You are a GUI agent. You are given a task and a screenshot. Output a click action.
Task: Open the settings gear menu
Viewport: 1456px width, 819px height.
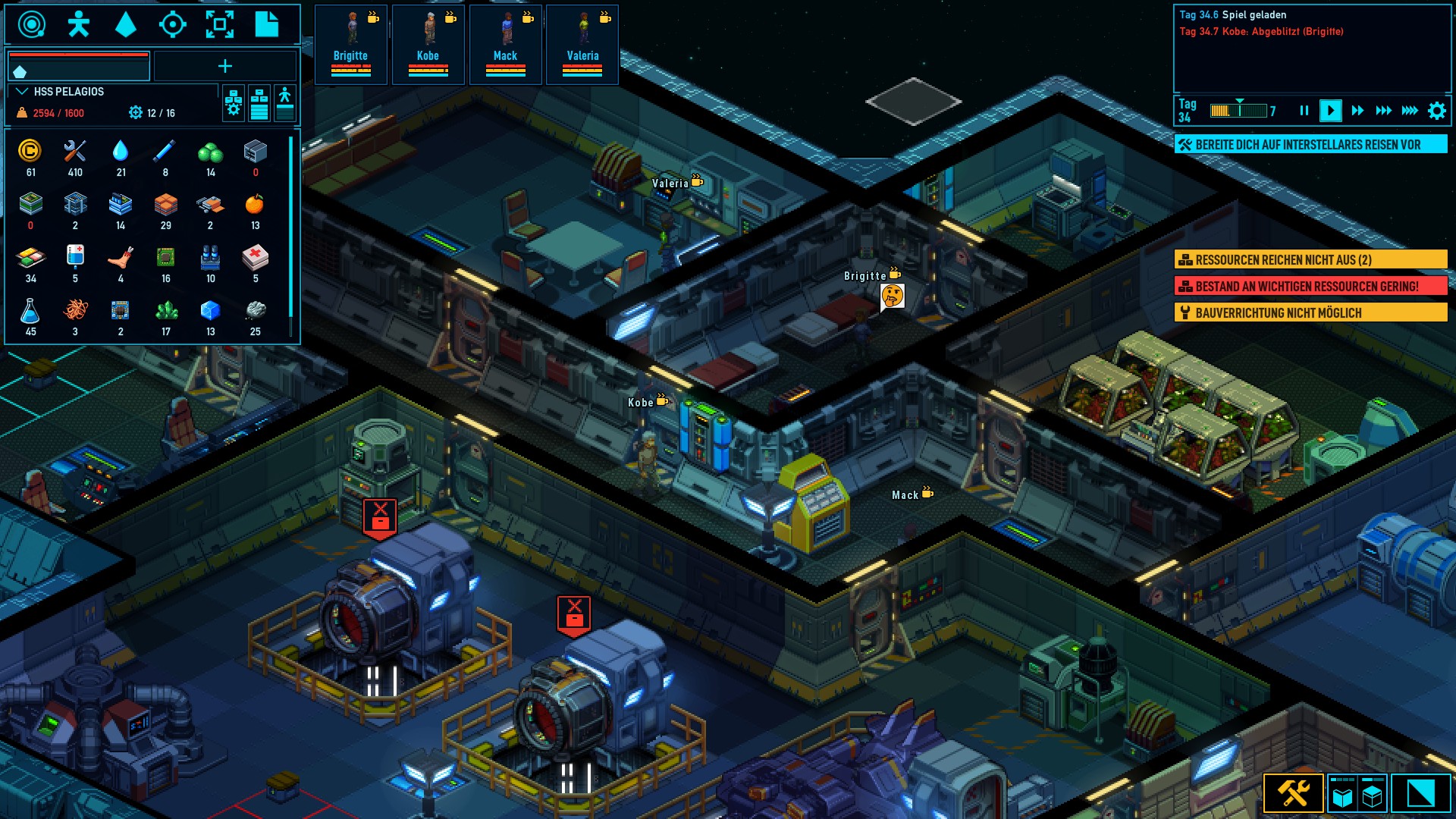click(1436, 111)
